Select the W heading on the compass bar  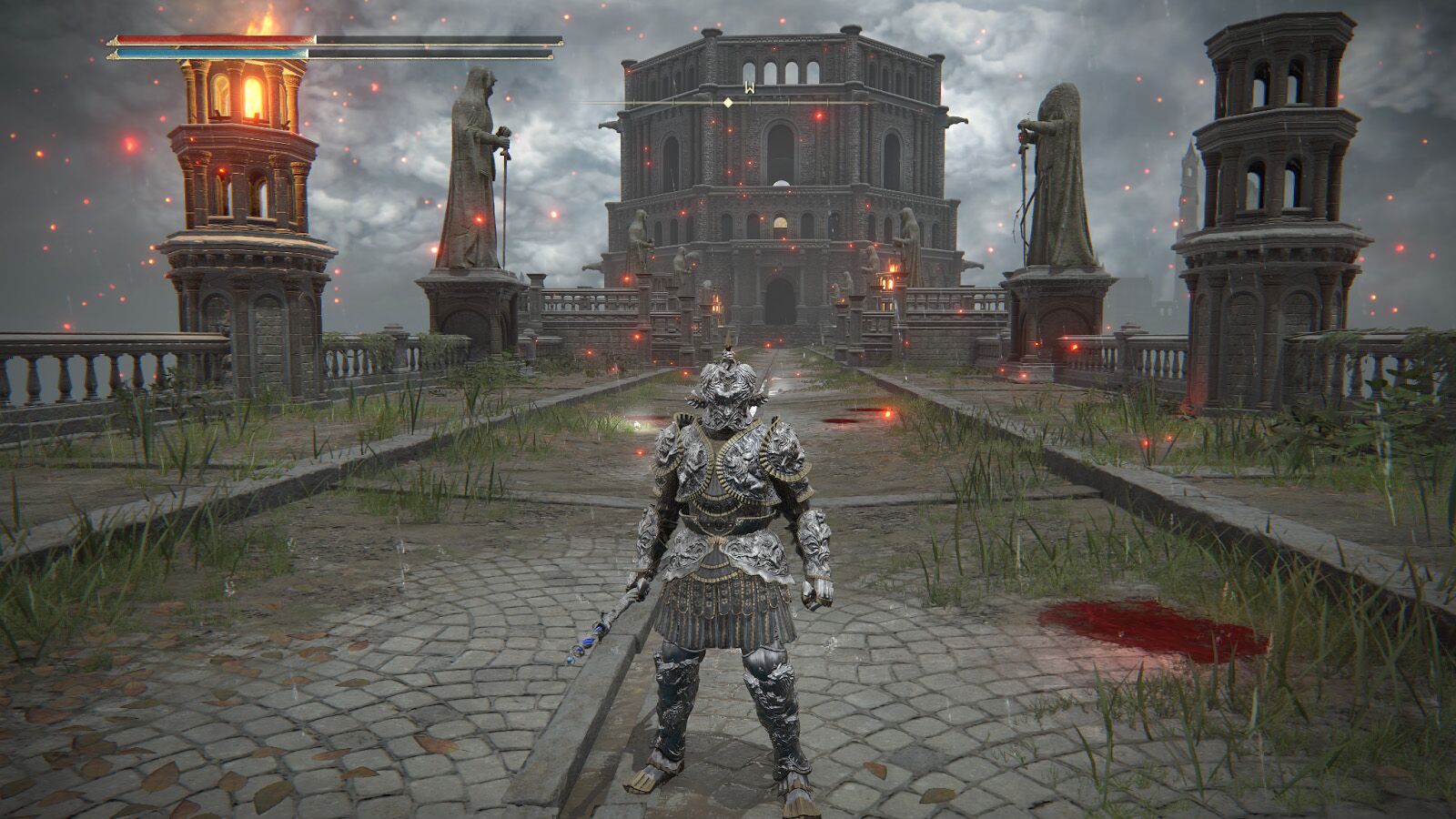click(x=750, y=88)
